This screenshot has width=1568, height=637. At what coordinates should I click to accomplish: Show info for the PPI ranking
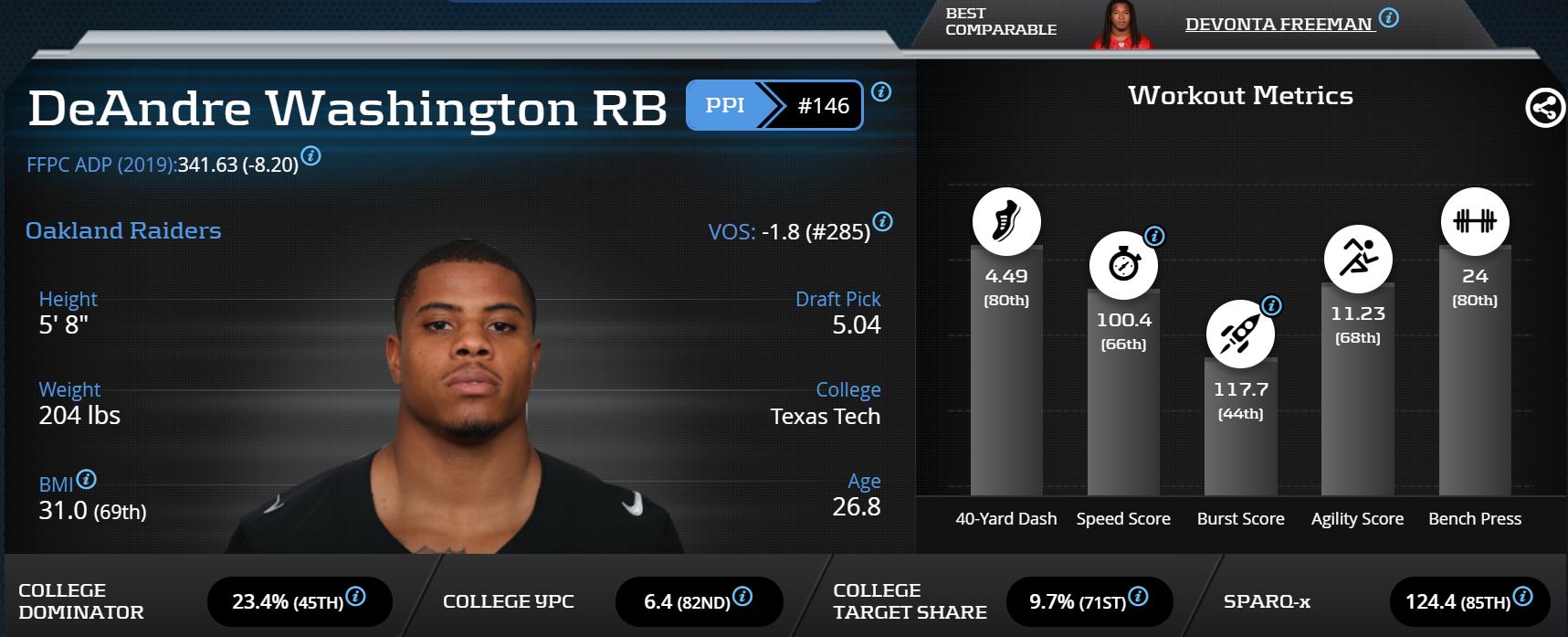coord(881,91)
